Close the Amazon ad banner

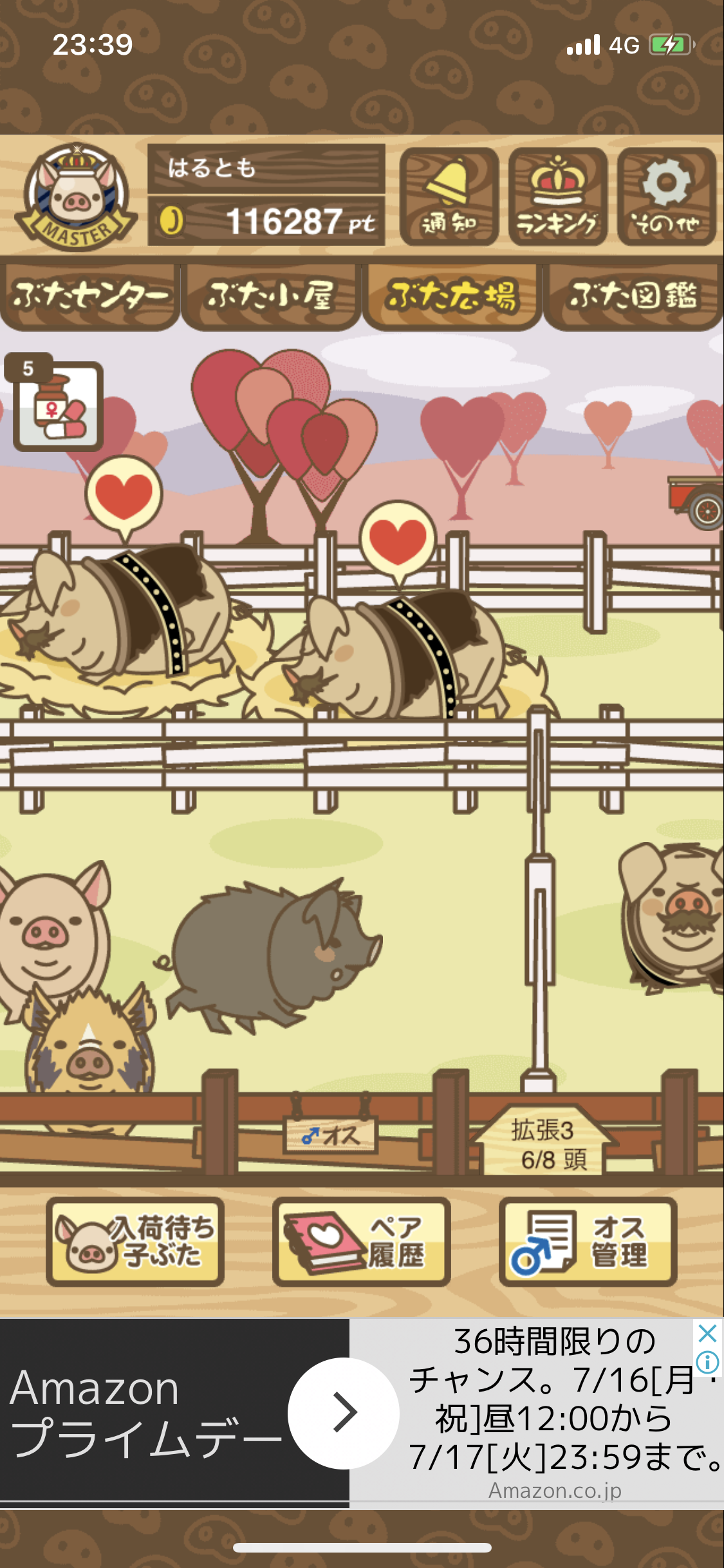coord(707,1332)
